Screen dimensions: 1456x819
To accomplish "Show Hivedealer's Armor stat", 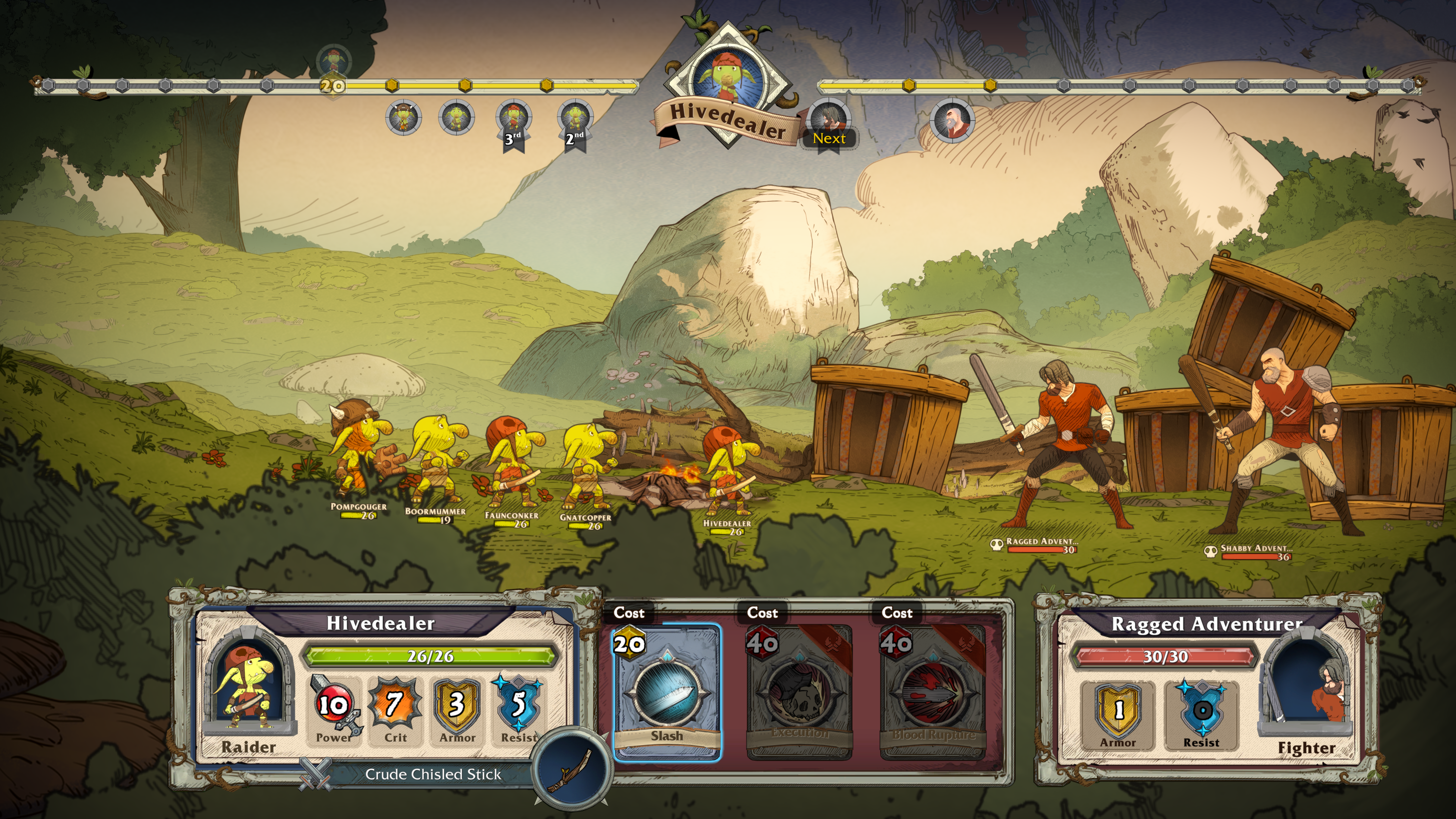I will click(x=457, y=707).
